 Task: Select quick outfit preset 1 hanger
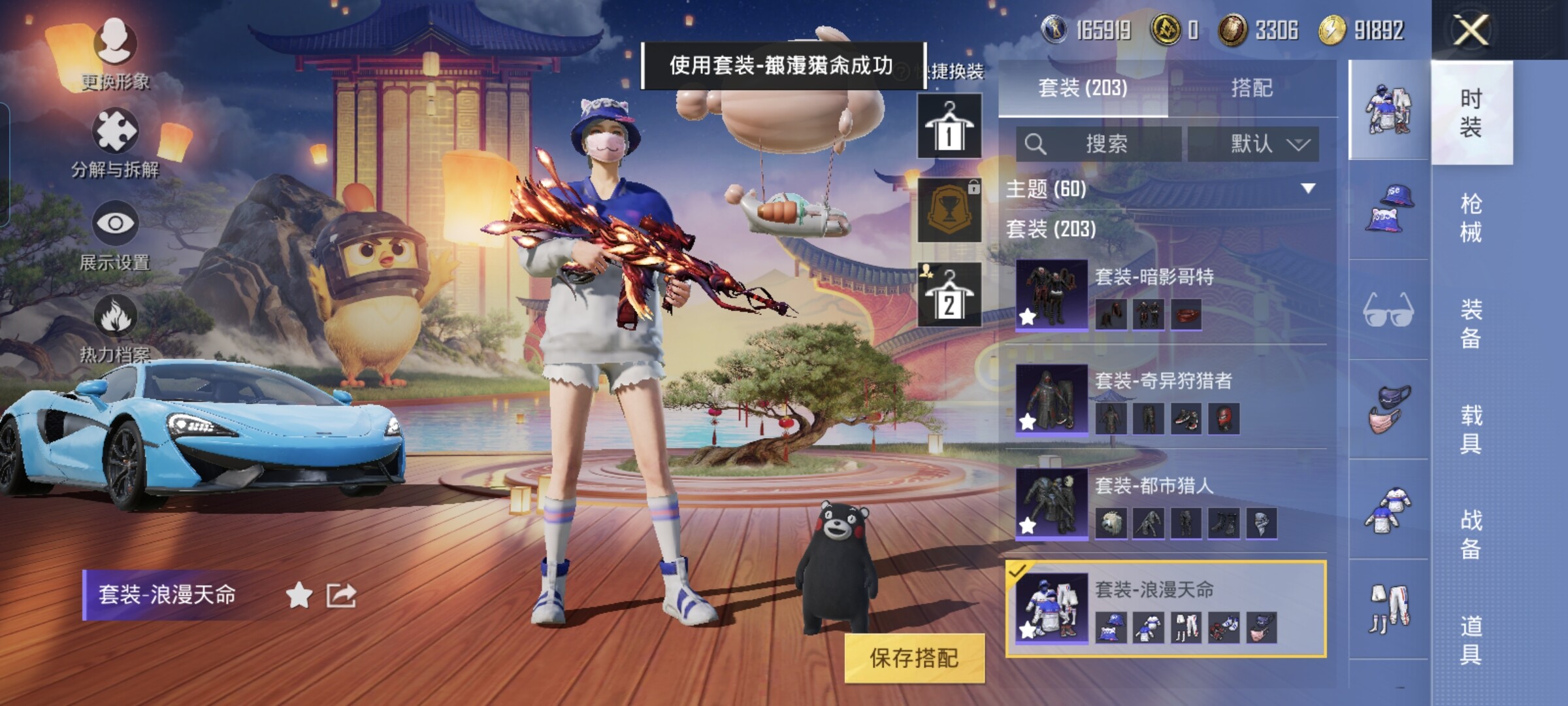tap(949, 126)
